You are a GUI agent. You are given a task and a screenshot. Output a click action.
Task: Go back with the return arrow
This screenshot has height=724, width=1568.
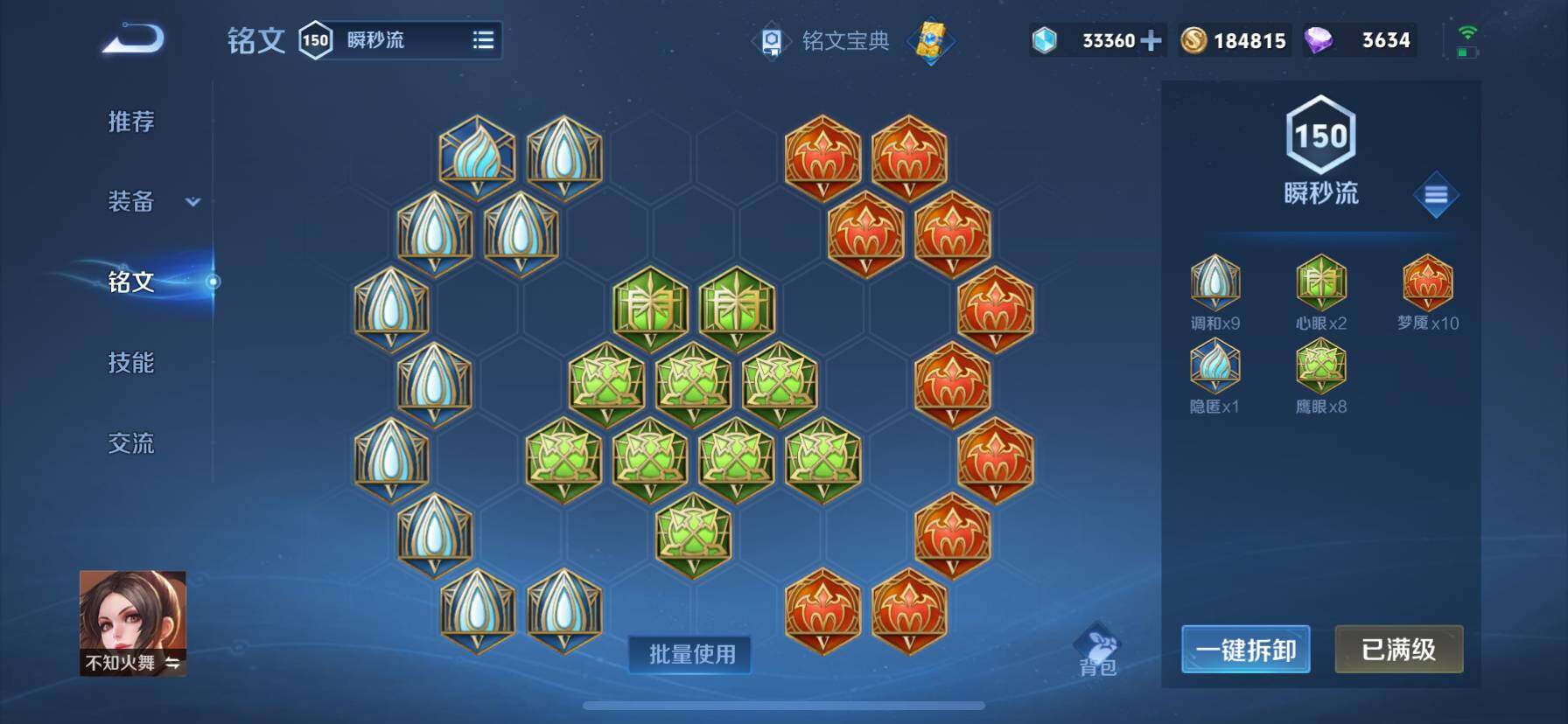tap(133, 39)
